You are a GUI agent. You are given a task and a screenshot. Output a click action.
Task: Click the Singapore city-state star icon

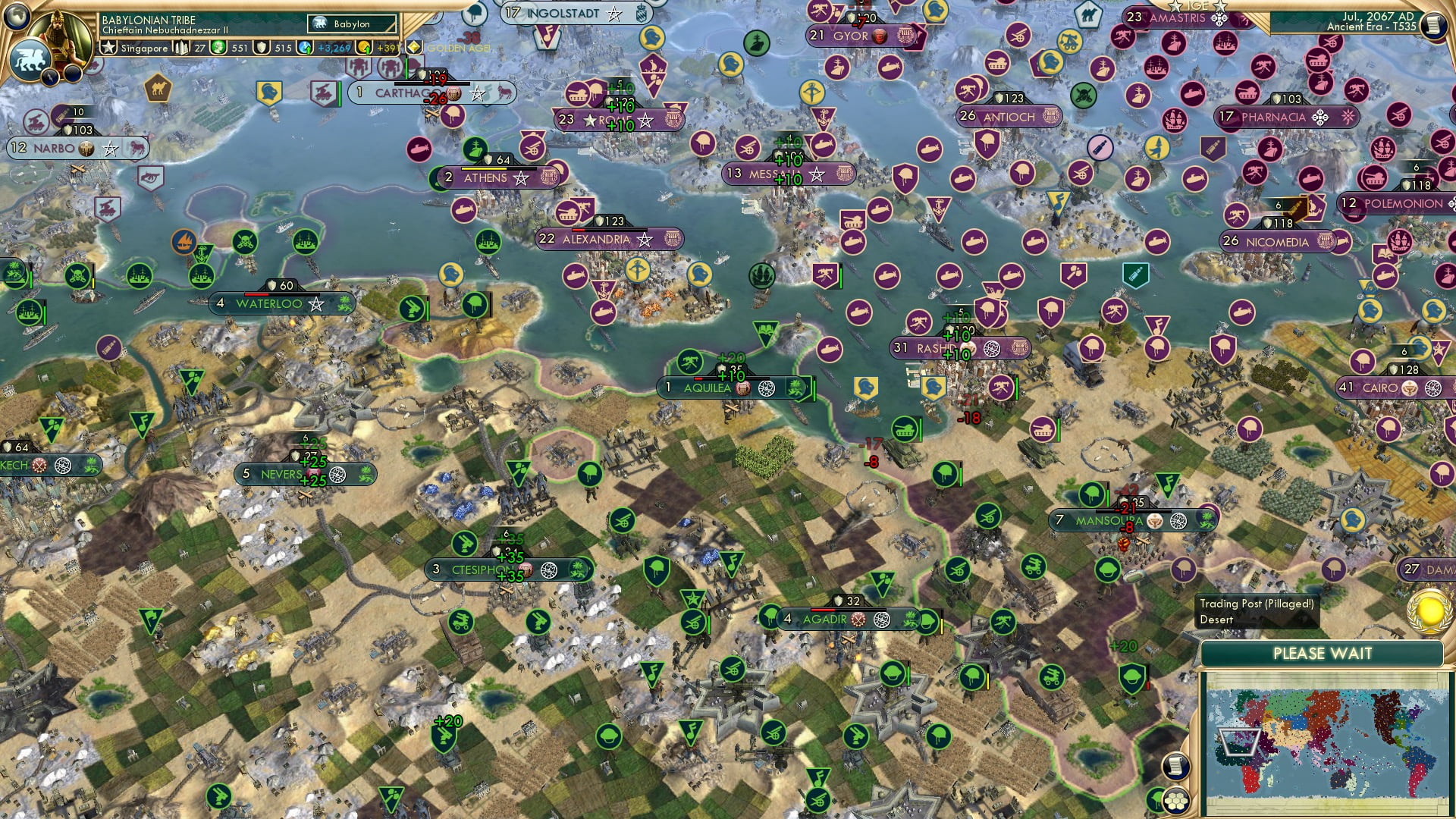click(108, 47)
